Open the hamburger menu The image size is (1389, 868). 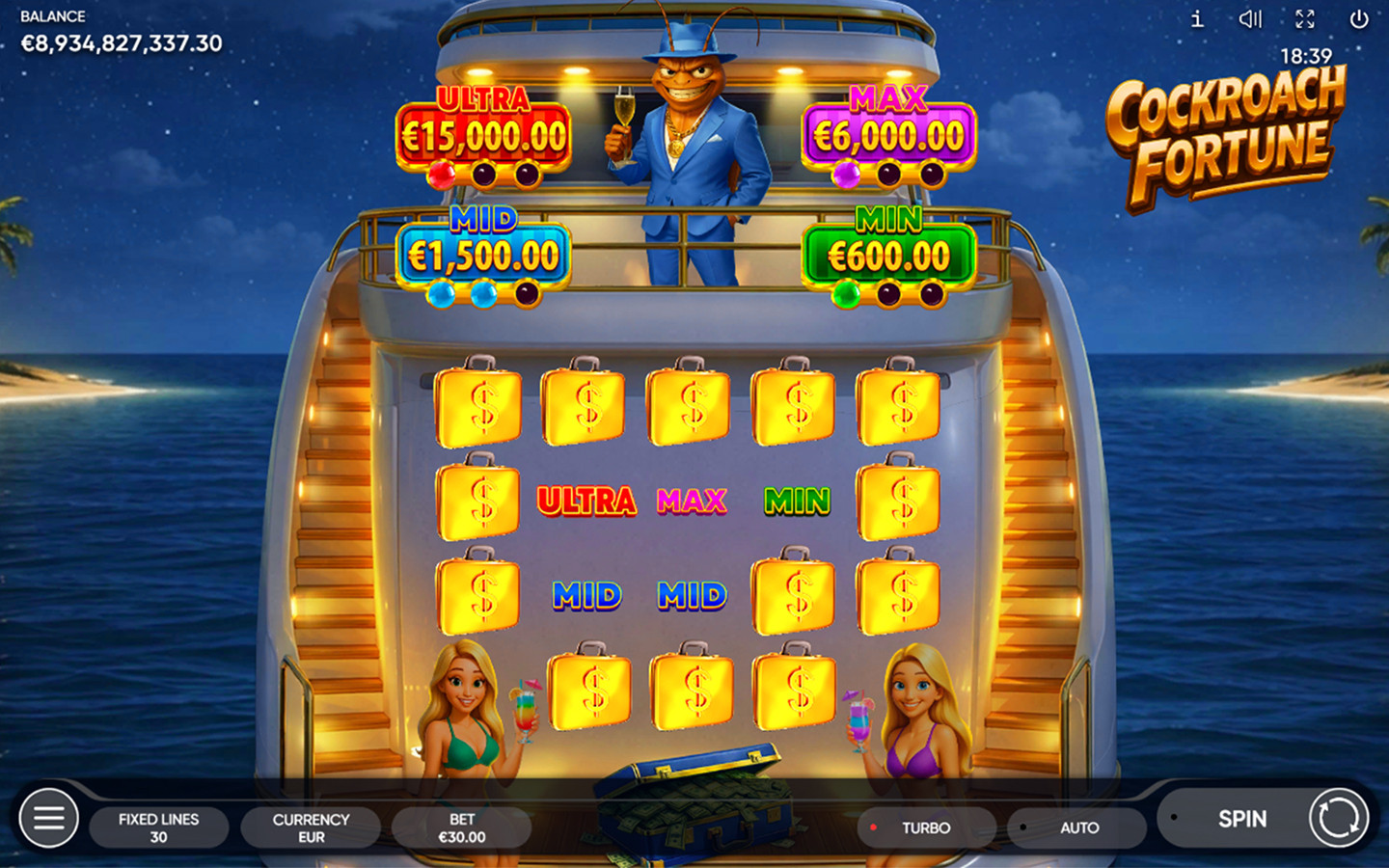click(x=49, y=819)
